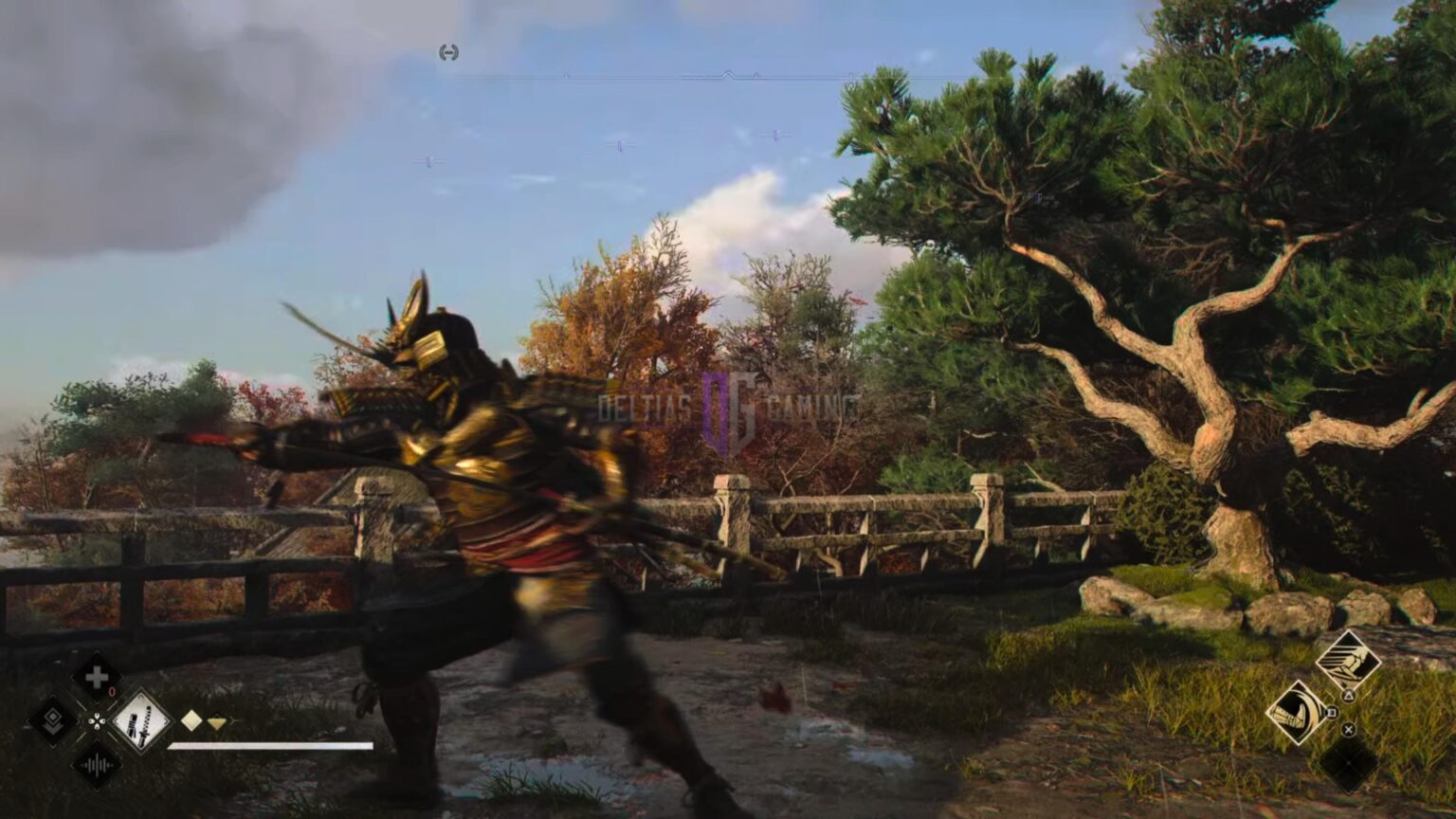Select the grappling tool icon beside the square prompt
This screenshot has width=1456, height=819.
point(1300,715)
